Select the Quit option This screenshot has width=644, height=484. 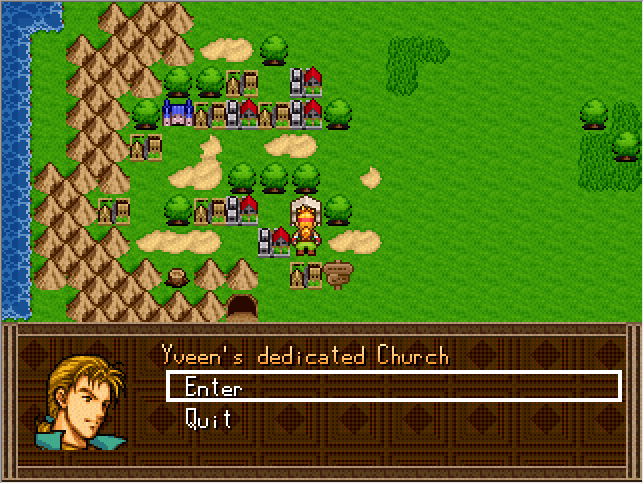209,419
